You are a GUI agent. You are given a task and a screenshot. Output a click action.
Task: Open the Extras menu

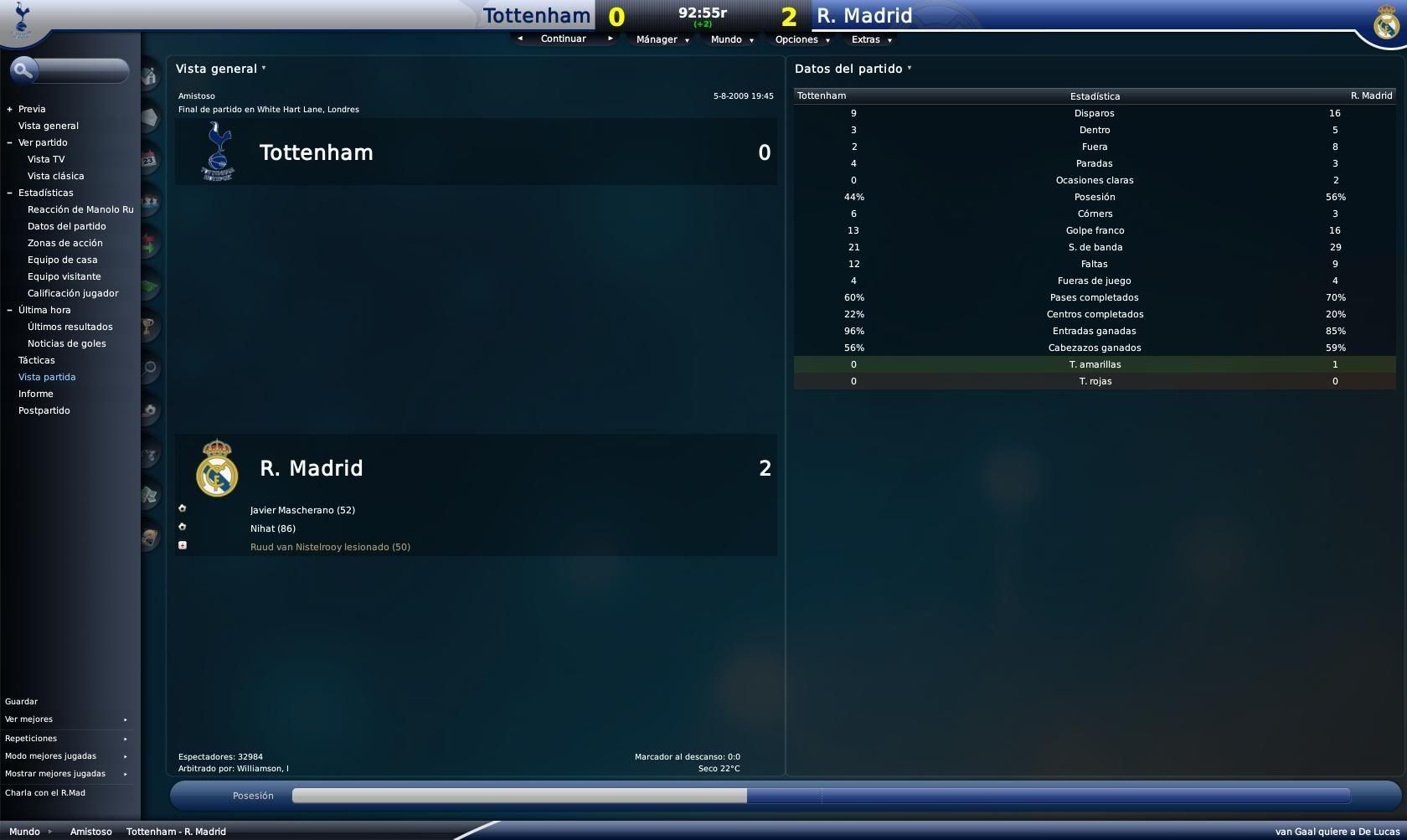(871, 39)
